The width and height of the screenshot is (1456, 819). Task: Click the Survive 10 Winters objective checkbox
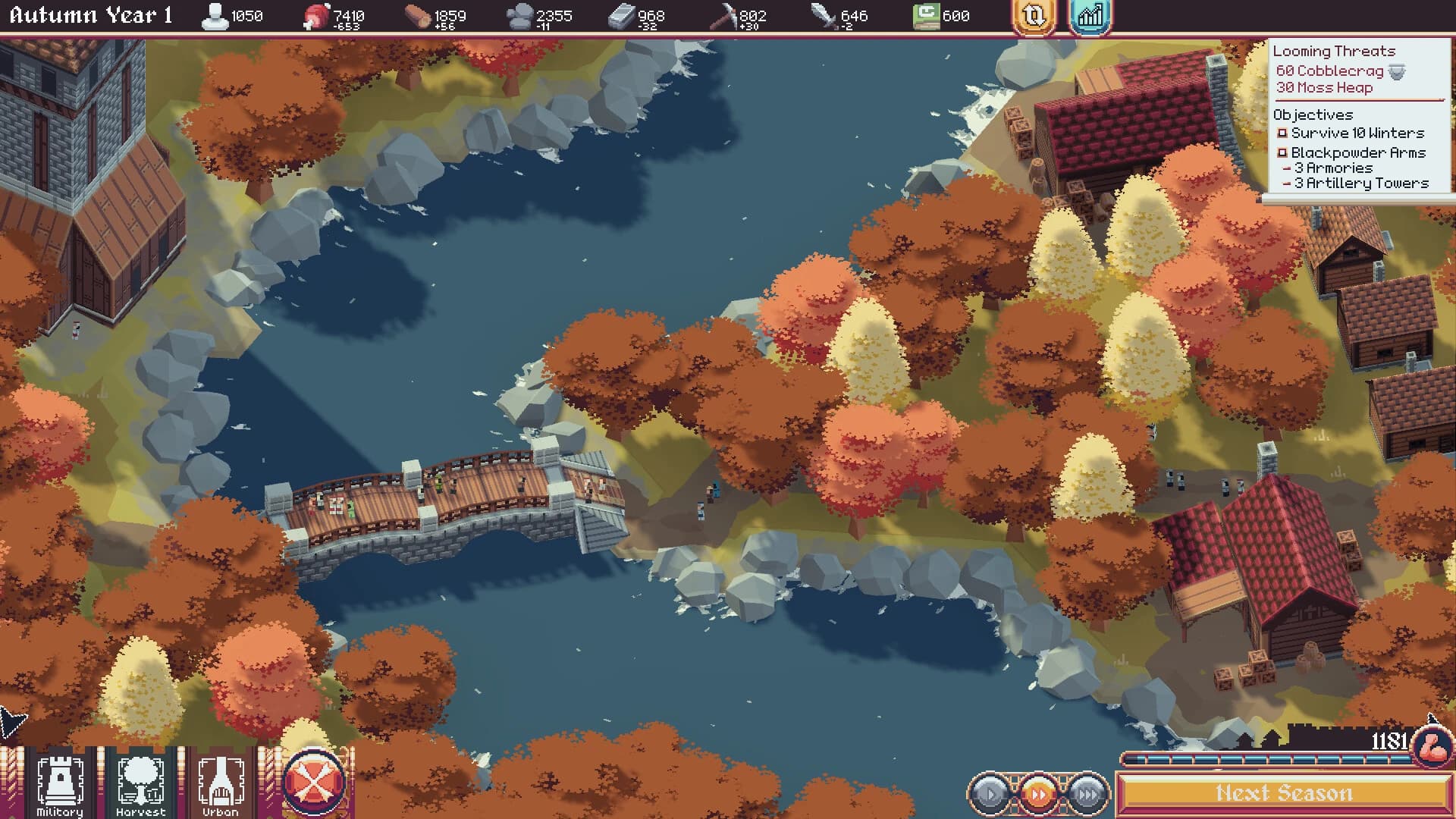(x=1282, y=133)
